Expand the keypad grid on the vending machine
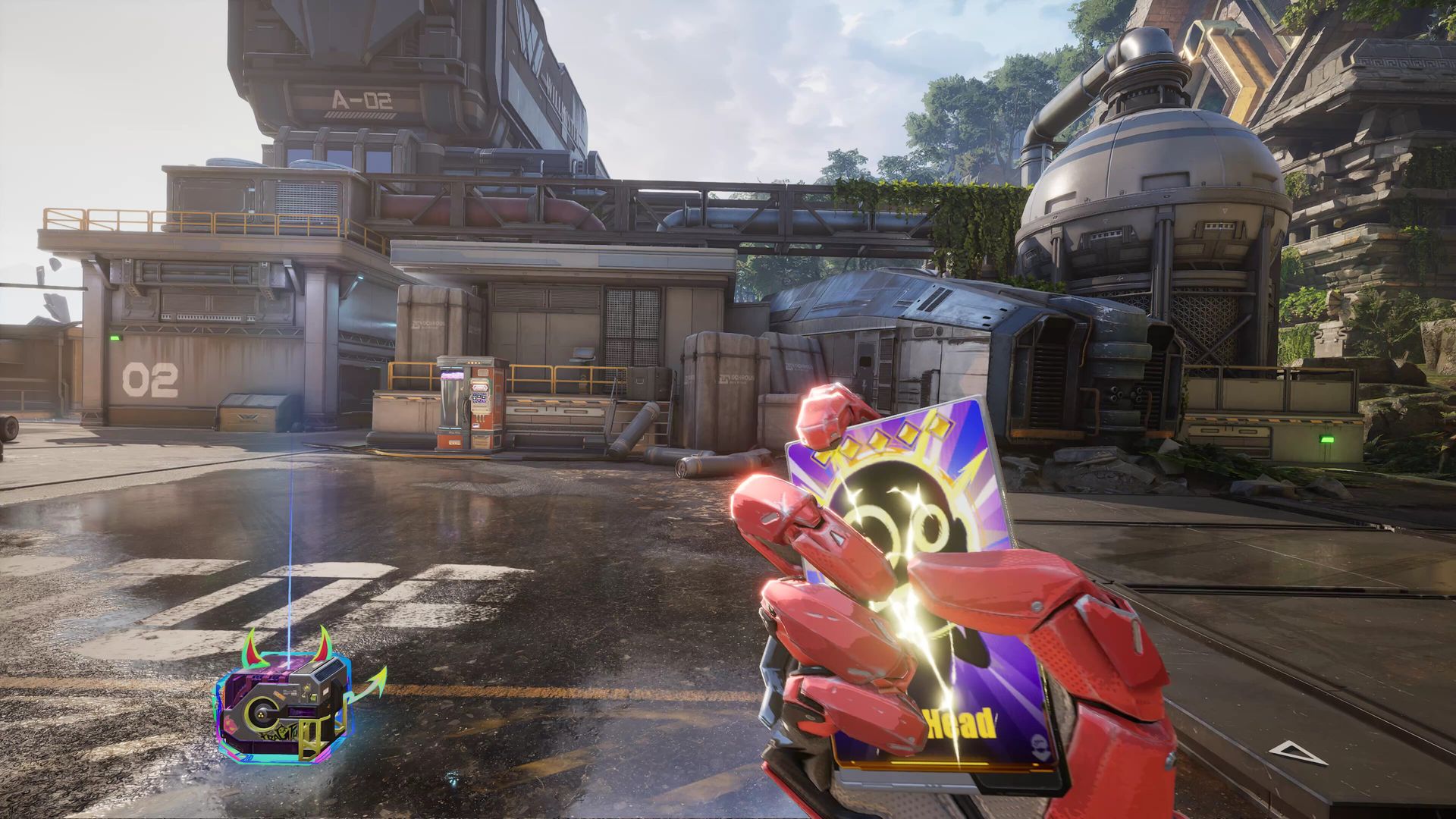Viewport: 1456px width, 819px height. 479,398
